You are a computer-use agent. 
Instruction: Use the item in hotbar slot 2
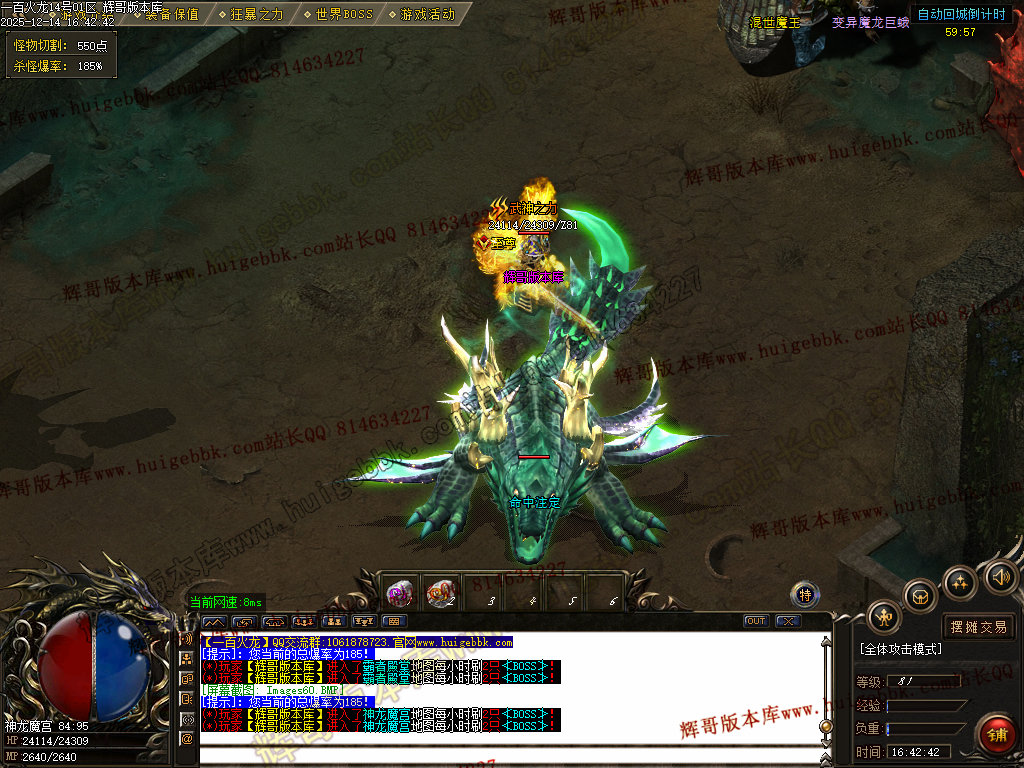[442, 593]
